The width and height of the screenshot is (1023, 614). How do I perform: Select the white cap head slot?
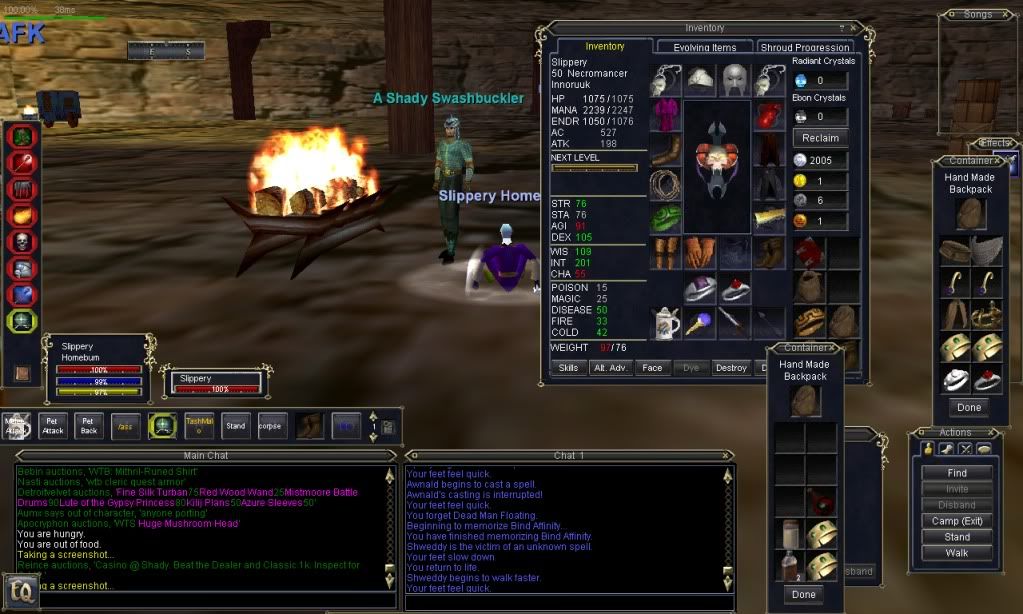pos(700,79)
